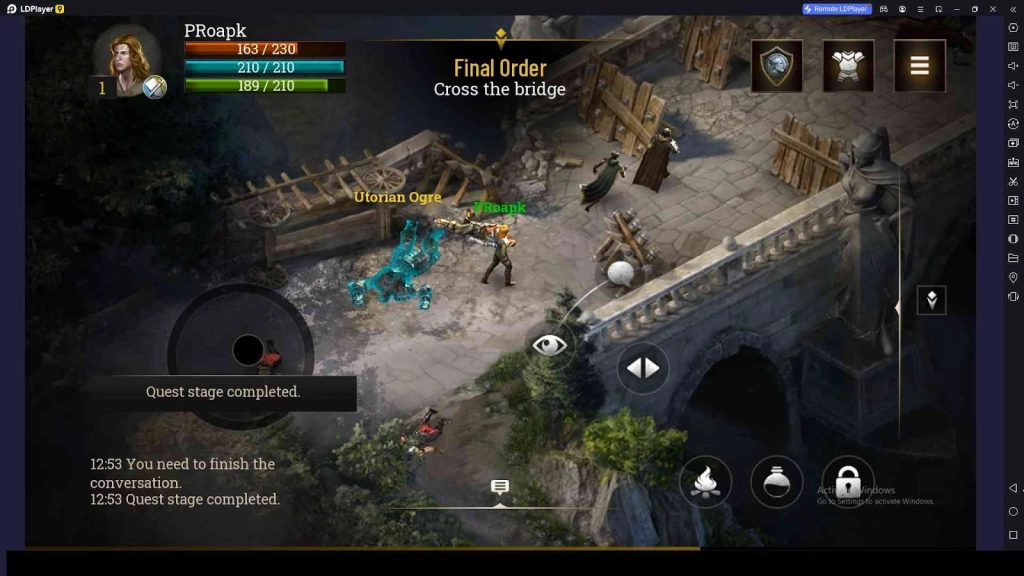Expand the chat log speech bubble
This screenshot has width=1024, height=576.
click(x=500, y=487)
